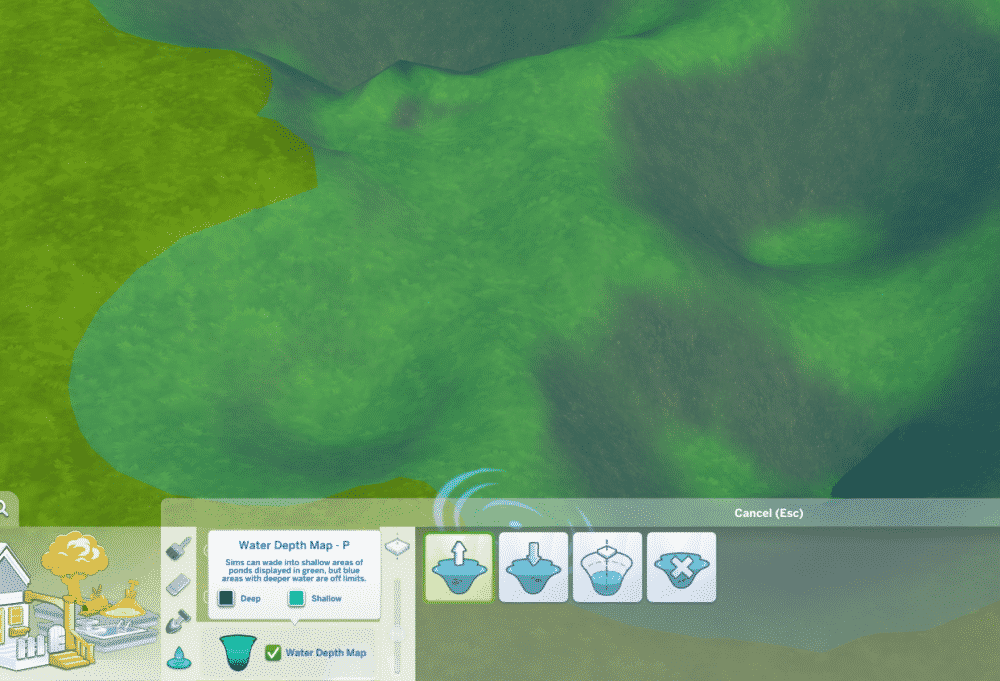Viewport: 1000px width, 681px height.
Task: Choose the set water height tool
Action: [607, 567]
